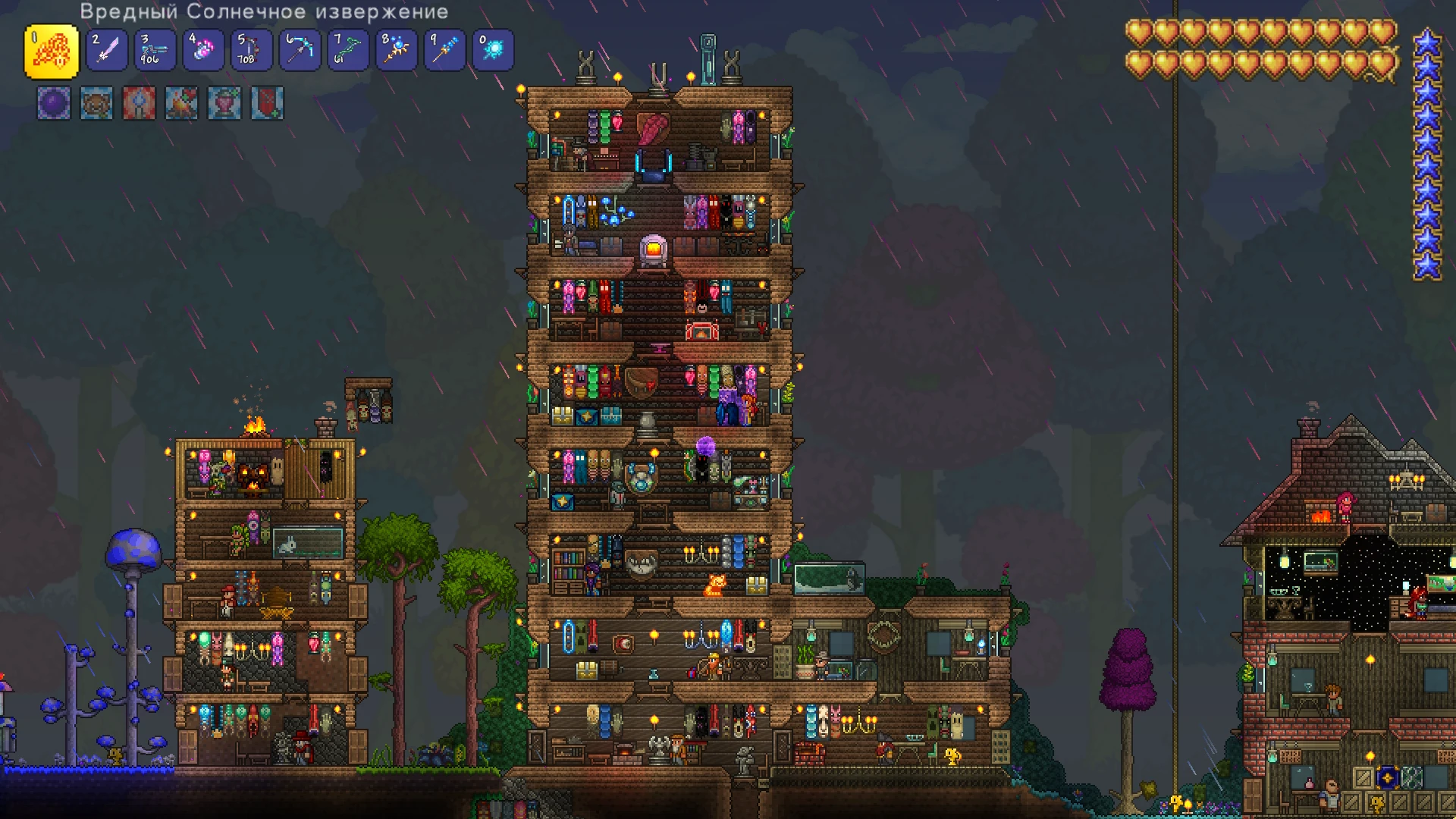Click the cat buff icon
1456x819 pixels.
click(96, 104)
